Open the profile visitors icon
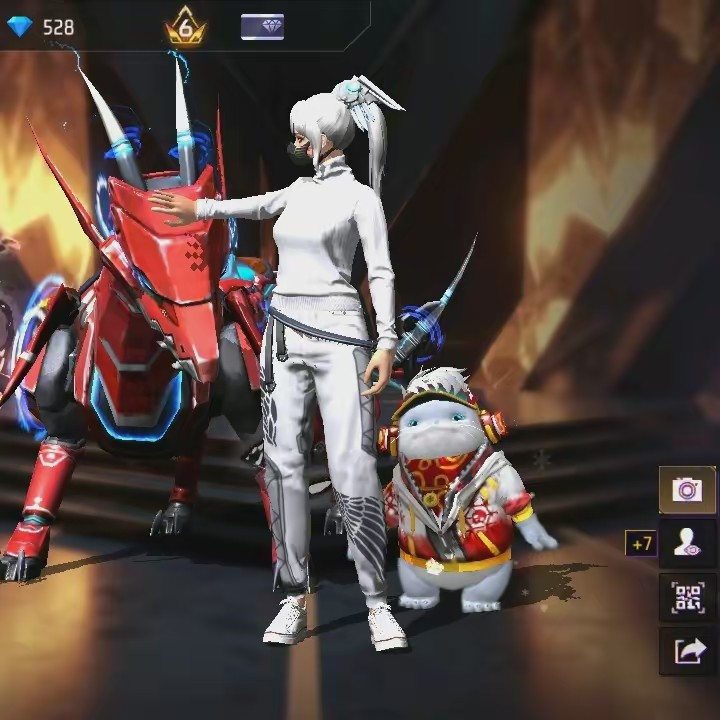720x720 pixels. 687,544
